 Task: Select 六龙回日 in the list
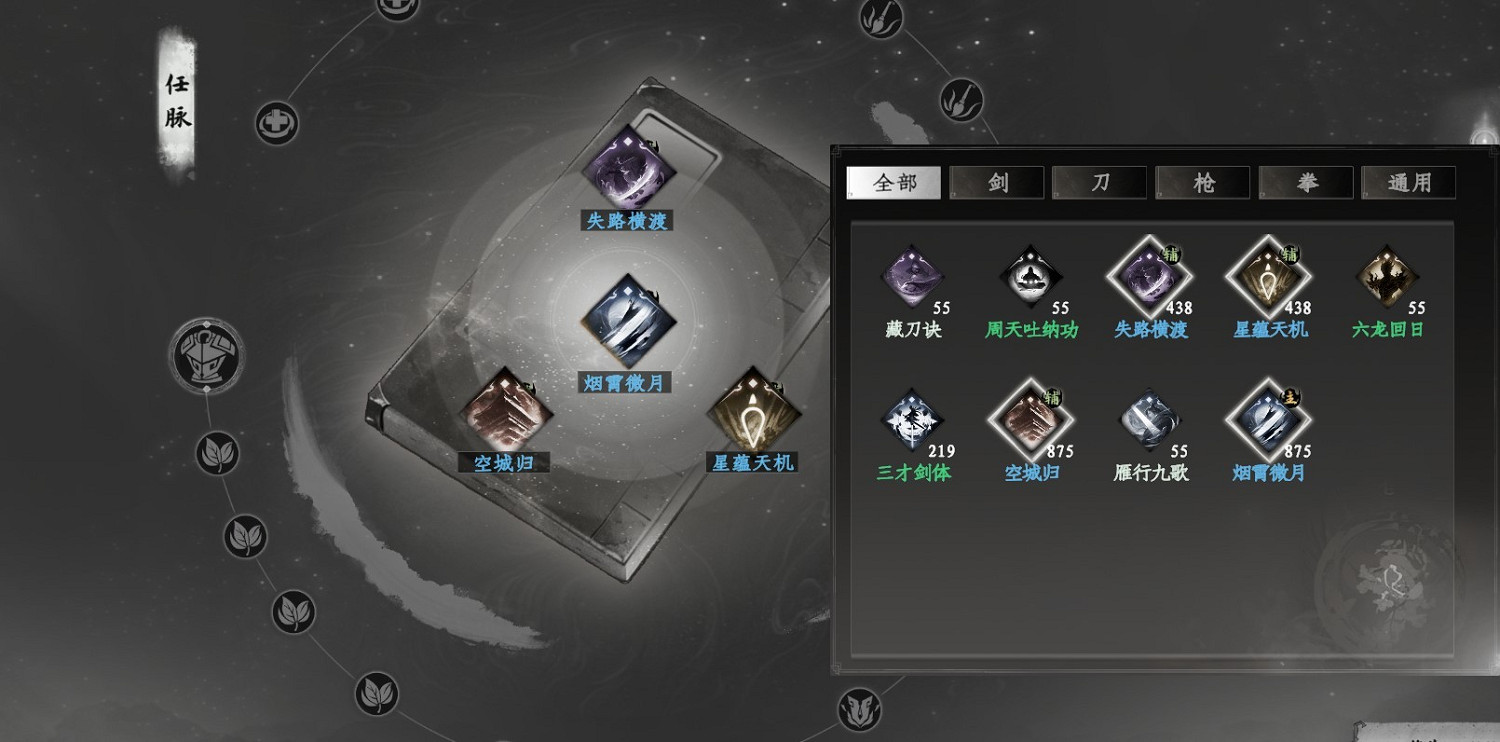point(1387,277)
